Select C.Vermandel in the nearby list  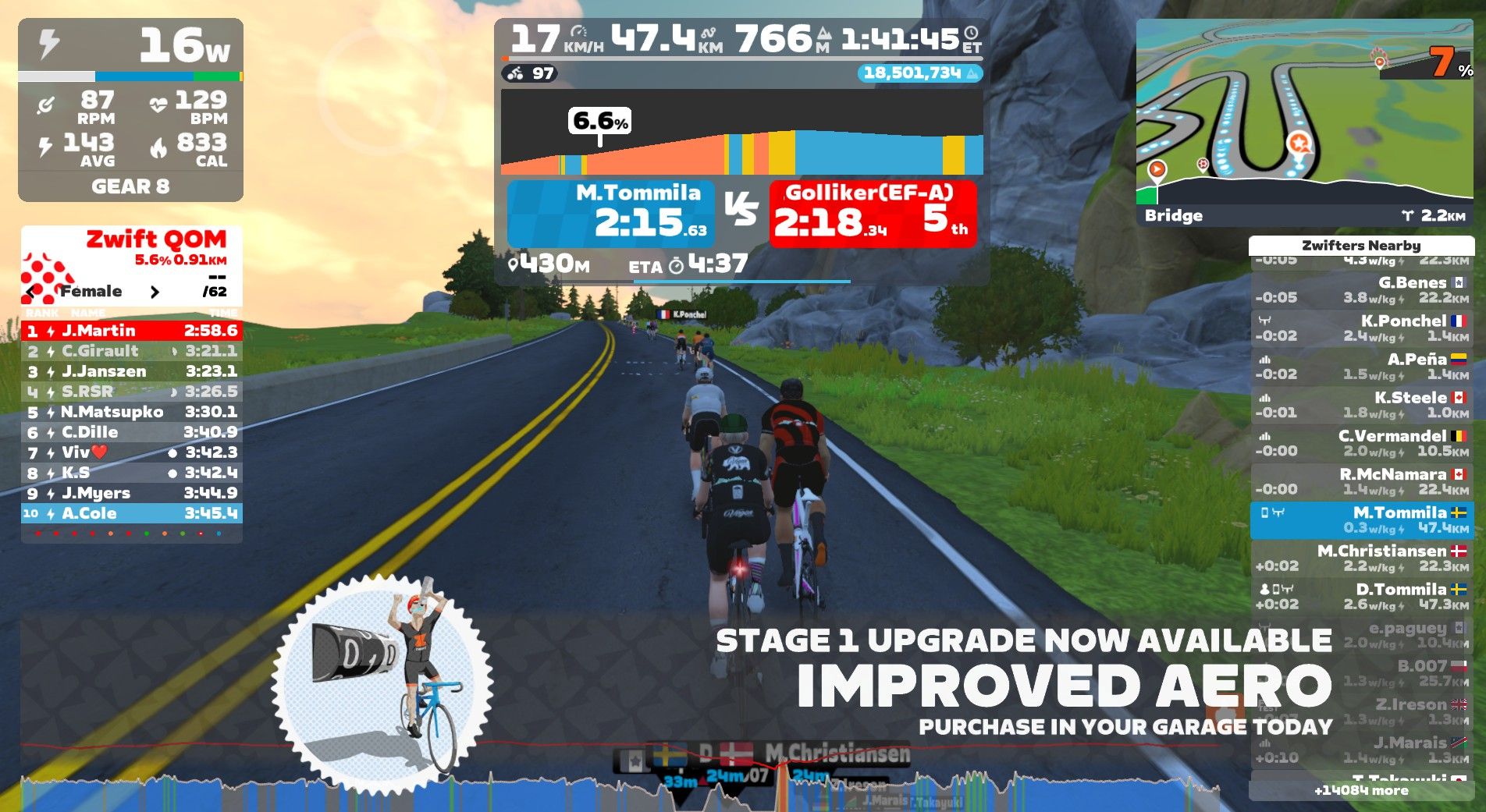(x=1361, y=443)
